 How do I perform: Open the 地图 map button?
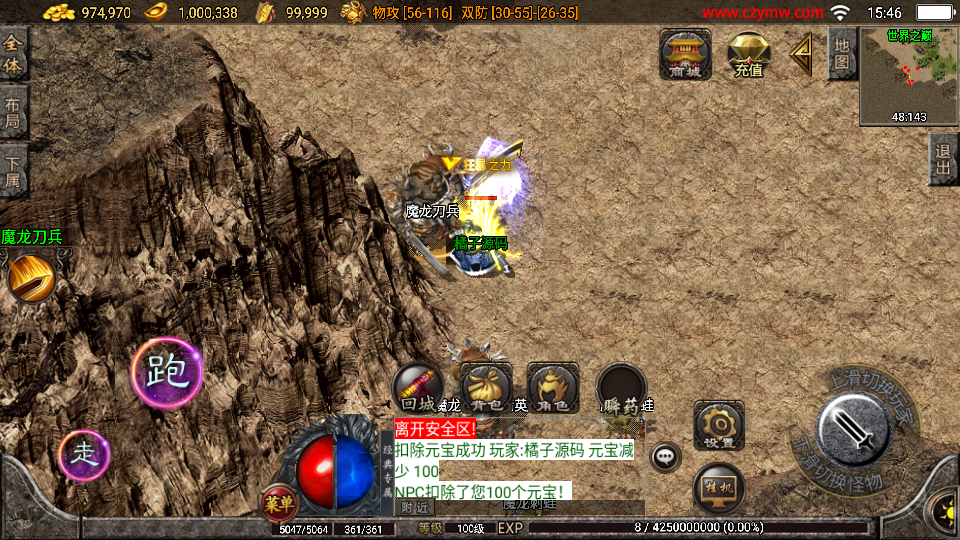(842, 54)
